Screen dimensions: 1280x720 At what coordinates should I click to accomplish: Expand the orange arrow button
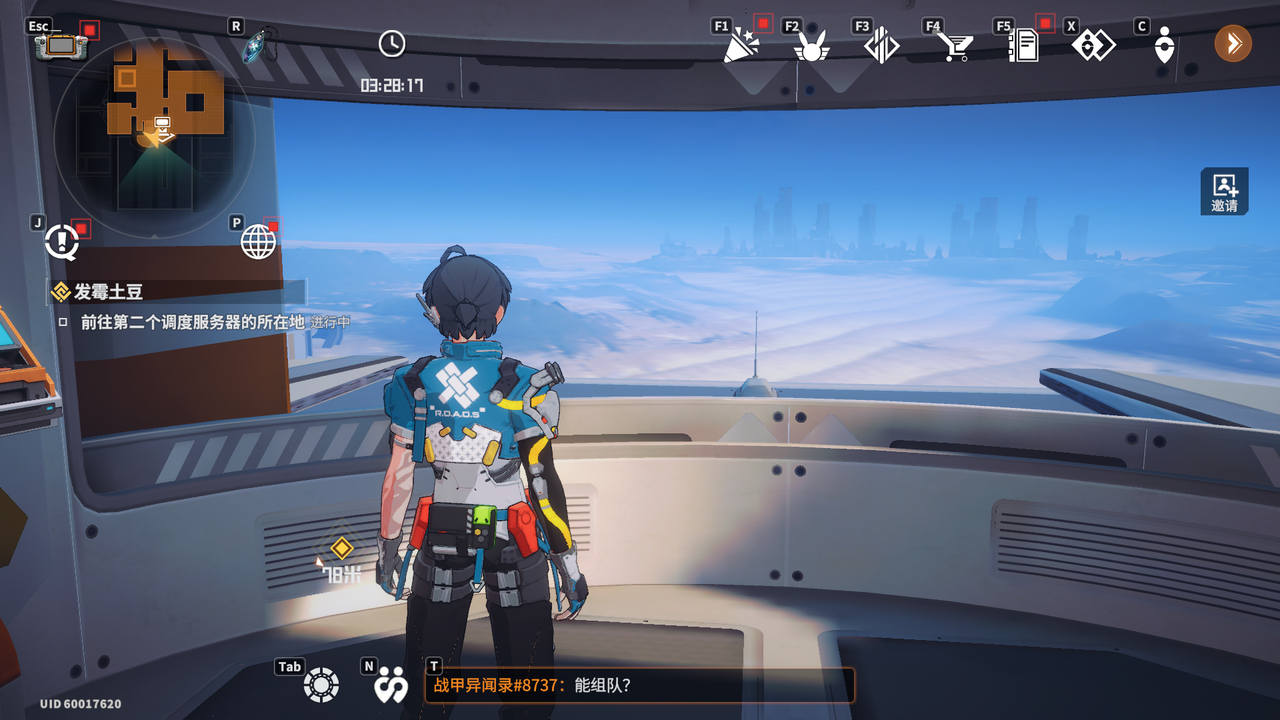[x=1233, y=43]
